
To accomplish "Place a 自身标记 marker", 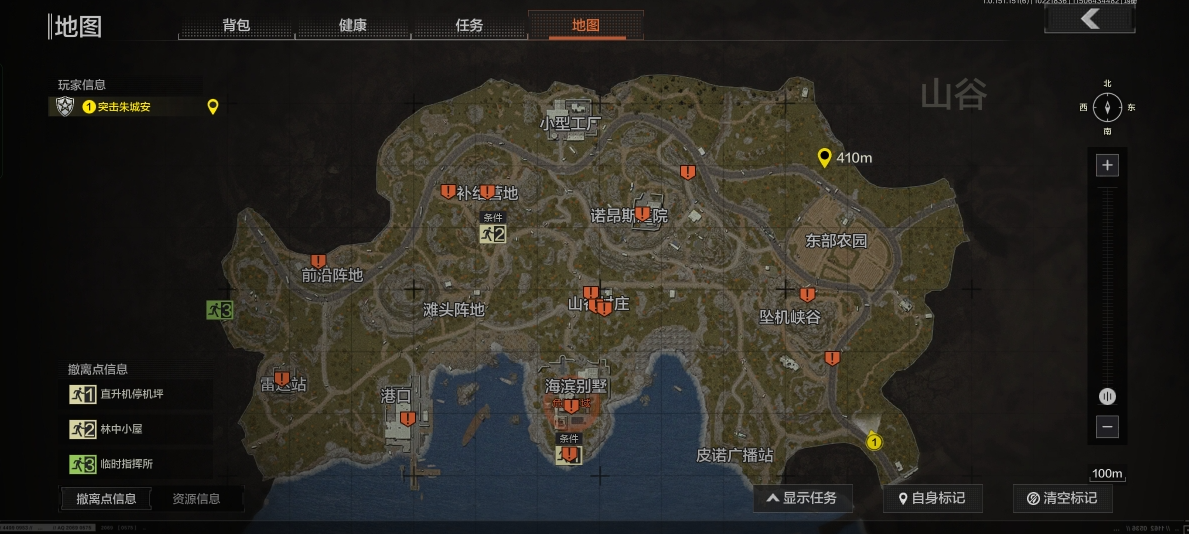I will [x=932, y=498].
